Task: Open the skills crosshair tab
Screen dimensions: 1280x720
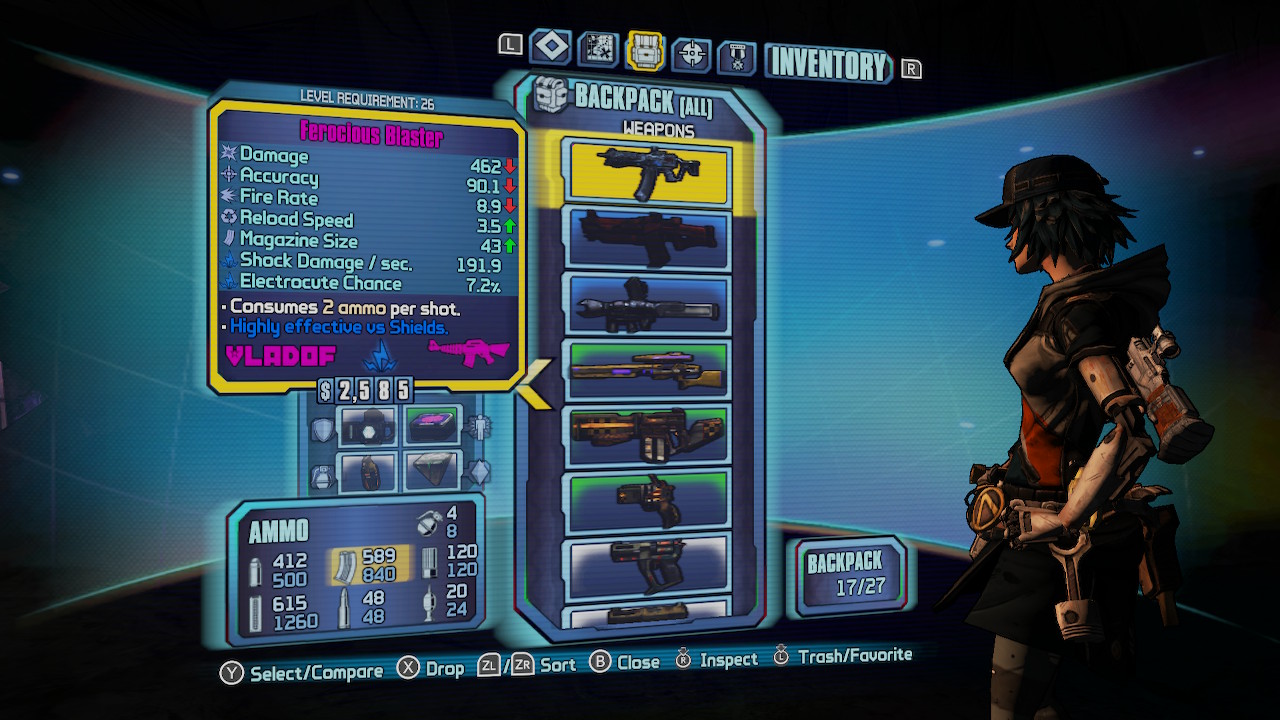Action: 691,54
